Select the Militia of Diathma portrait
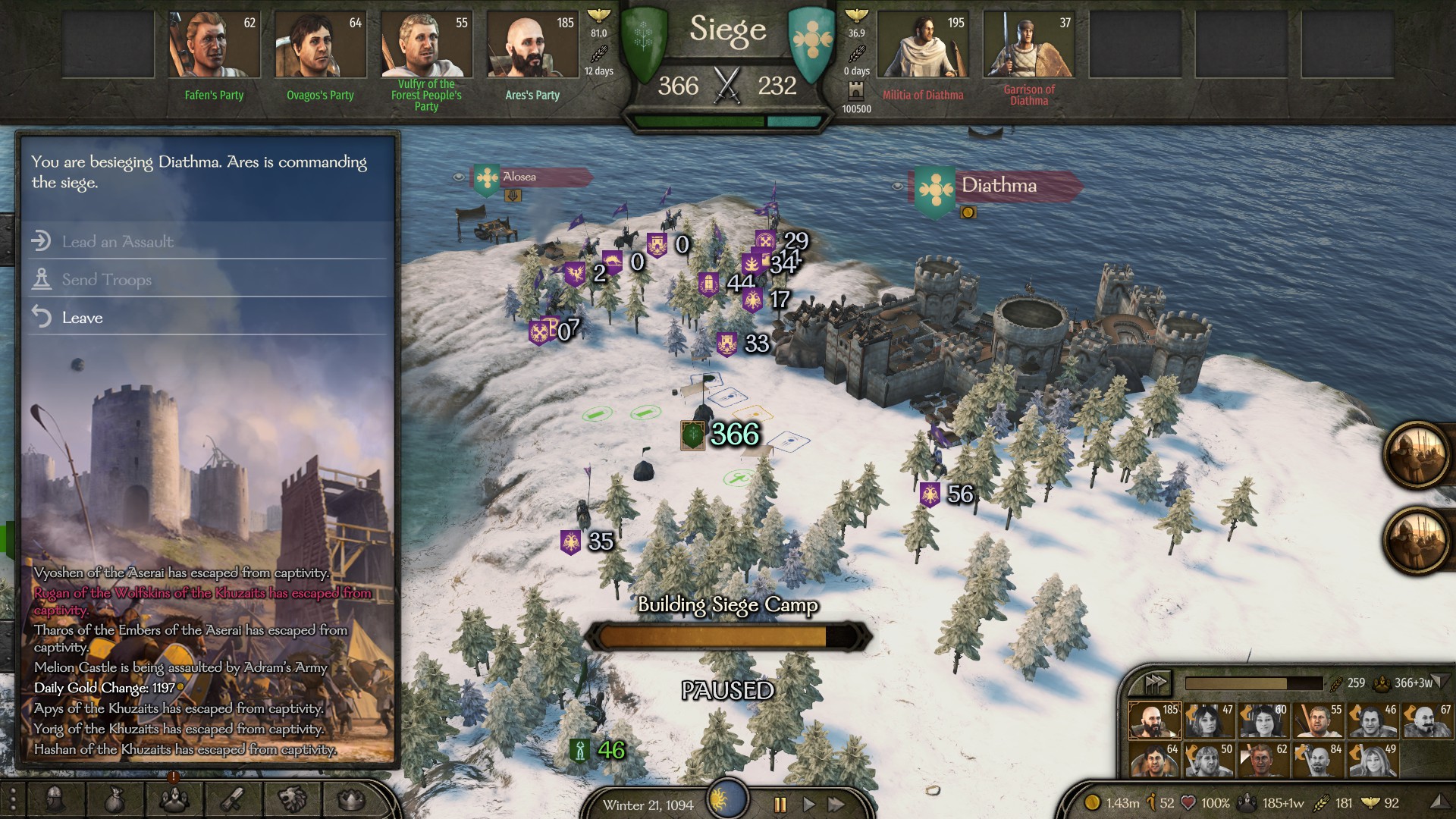 923,45
